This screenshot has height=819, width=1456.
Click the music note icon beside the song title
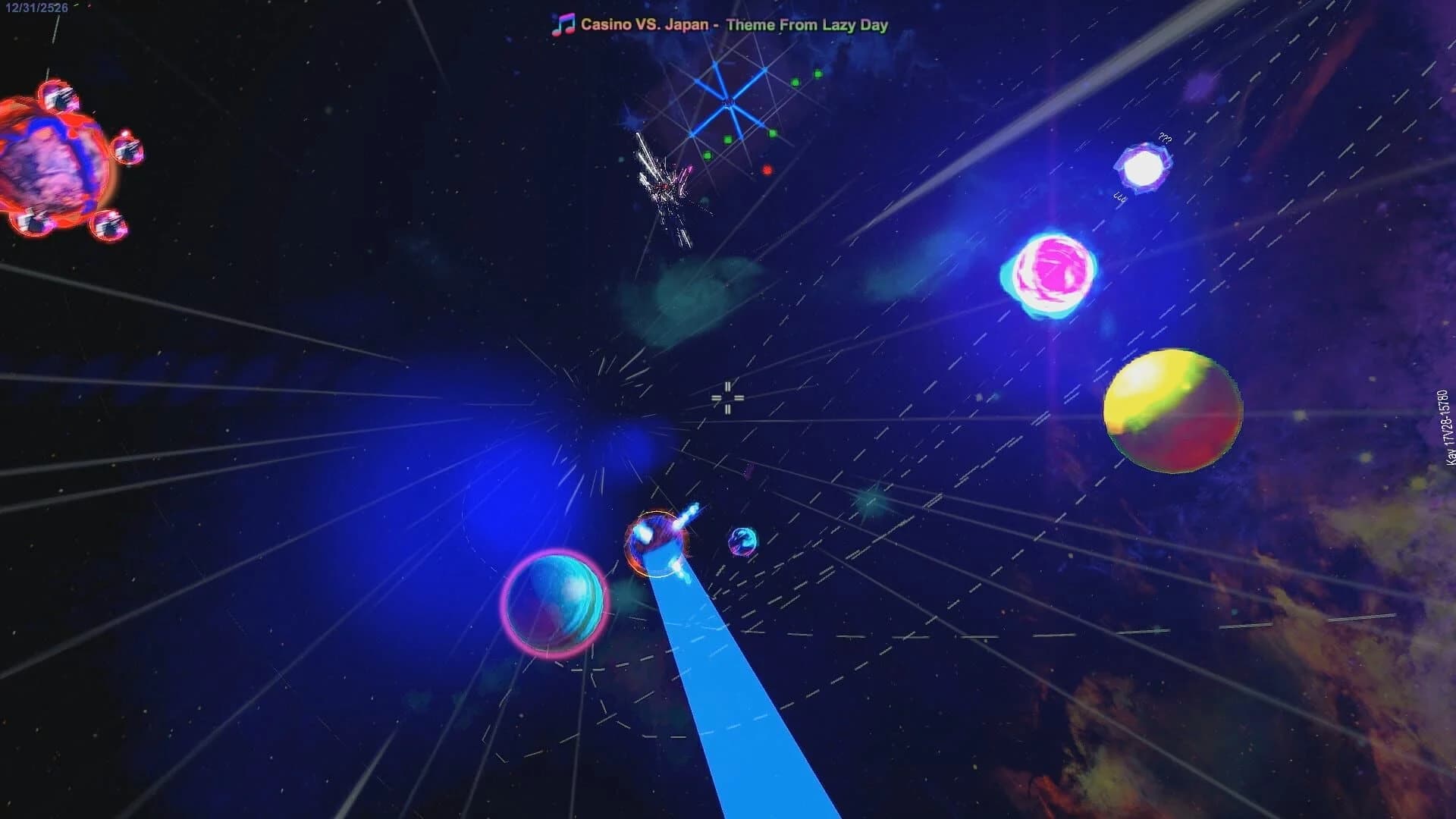click(x=562, y=24)
